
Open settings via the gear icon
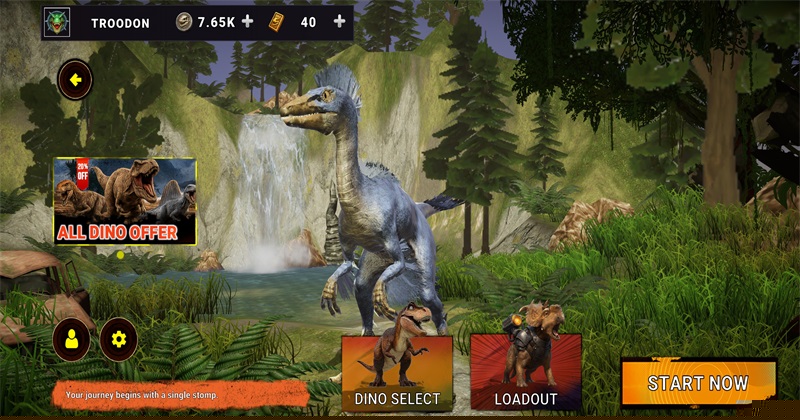pyautogui.click(x=119, y=340)
